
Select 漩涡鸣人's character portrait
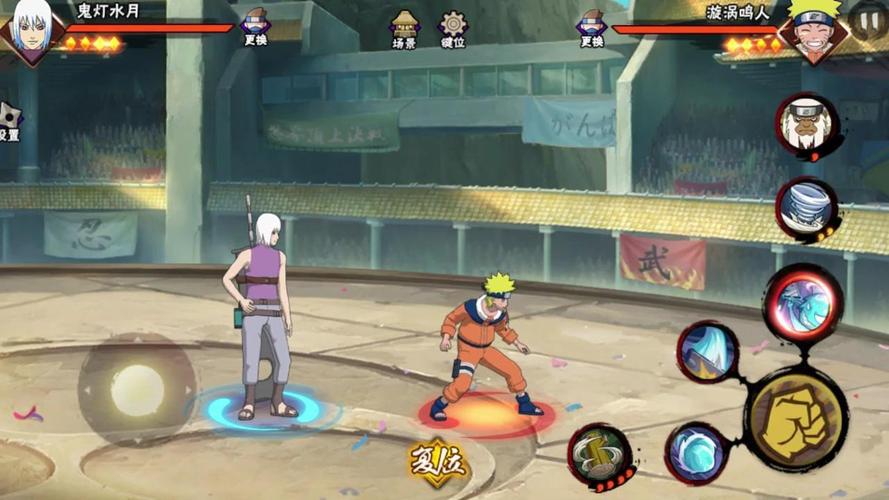pos(814,29)
